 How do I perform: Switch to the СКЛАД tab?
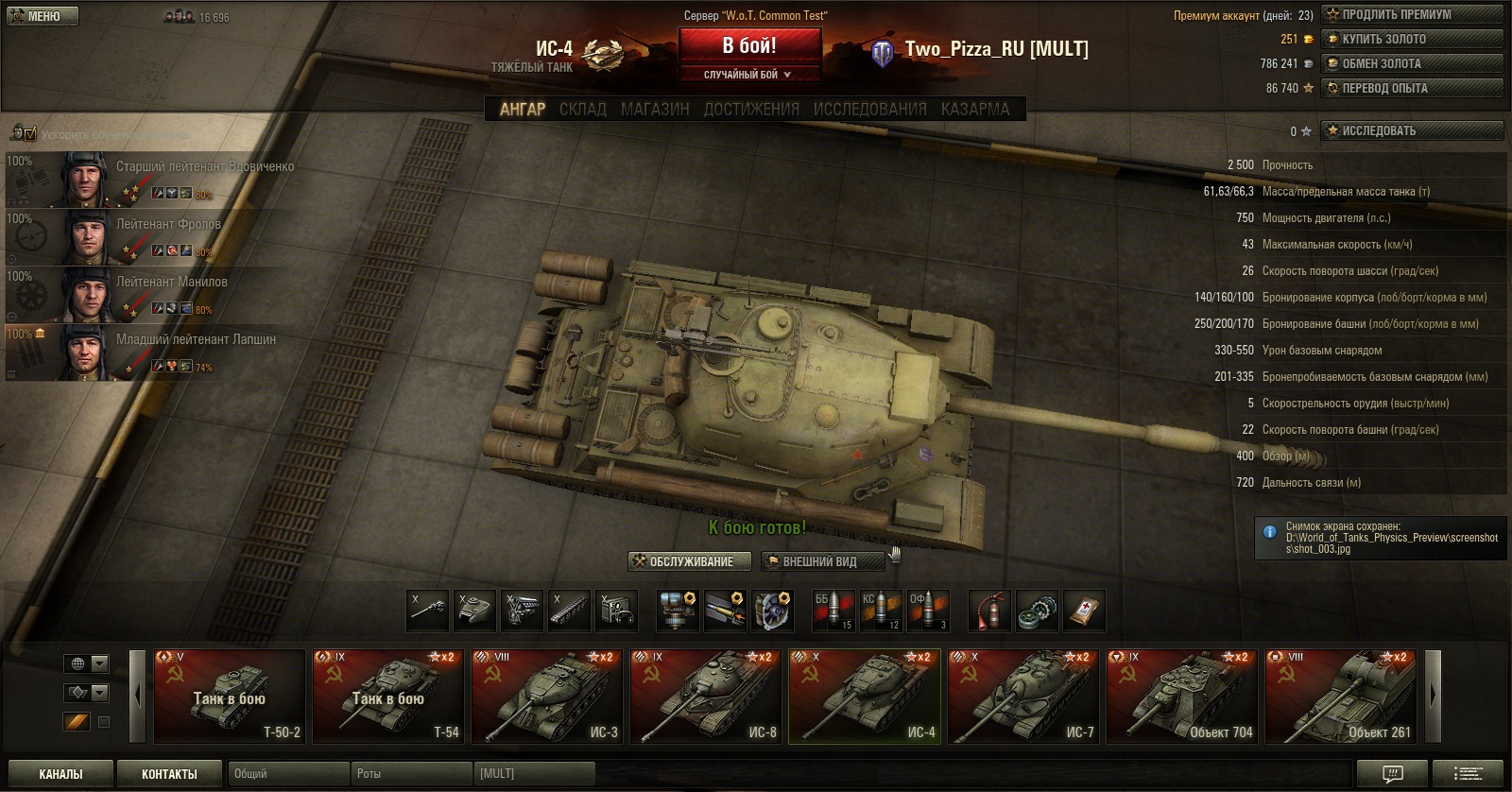click(x=582, y=109)
